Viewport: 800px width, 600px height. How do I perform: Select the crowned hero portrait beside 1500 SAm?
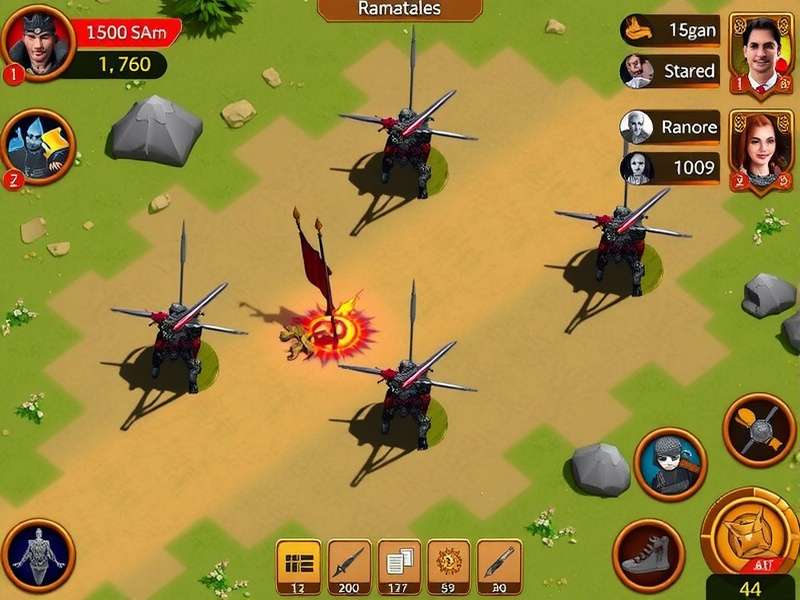pyautogui.click(x=37, y=43)
